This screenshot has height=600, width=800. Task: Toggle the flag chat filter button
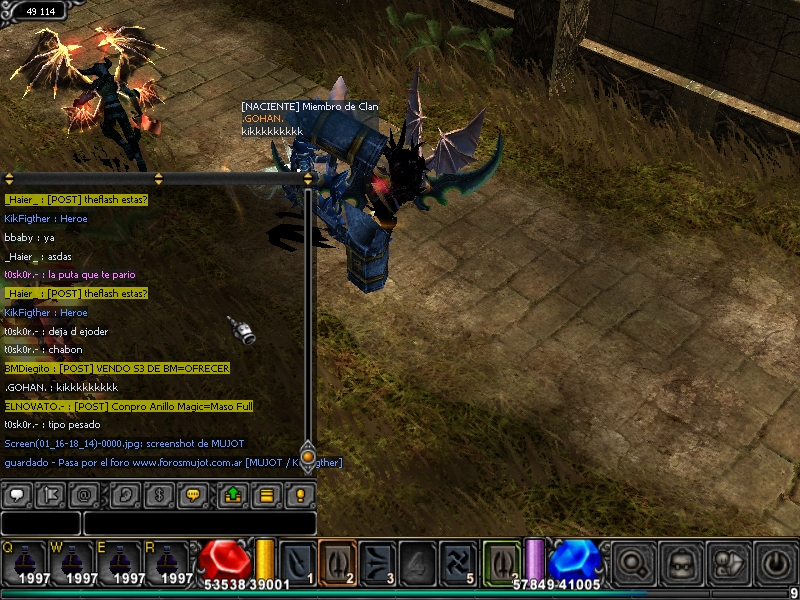49,494
